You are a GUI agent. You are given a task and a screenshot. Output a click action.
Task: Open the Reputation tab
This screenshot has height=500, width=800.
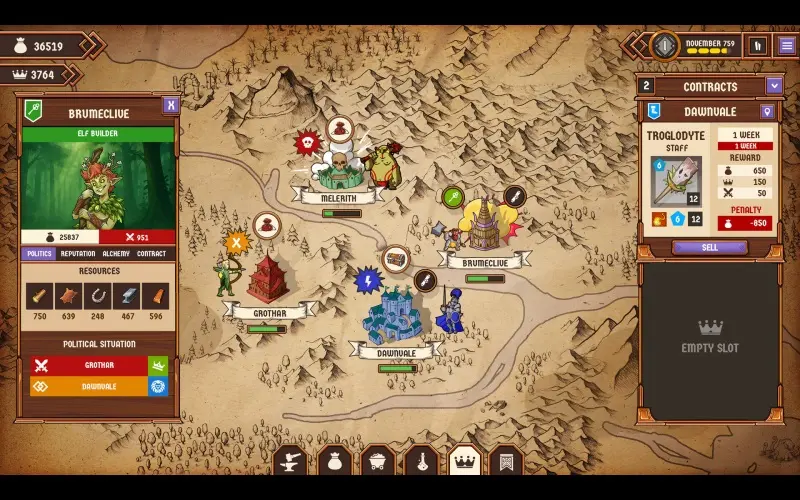click(78, 254)
